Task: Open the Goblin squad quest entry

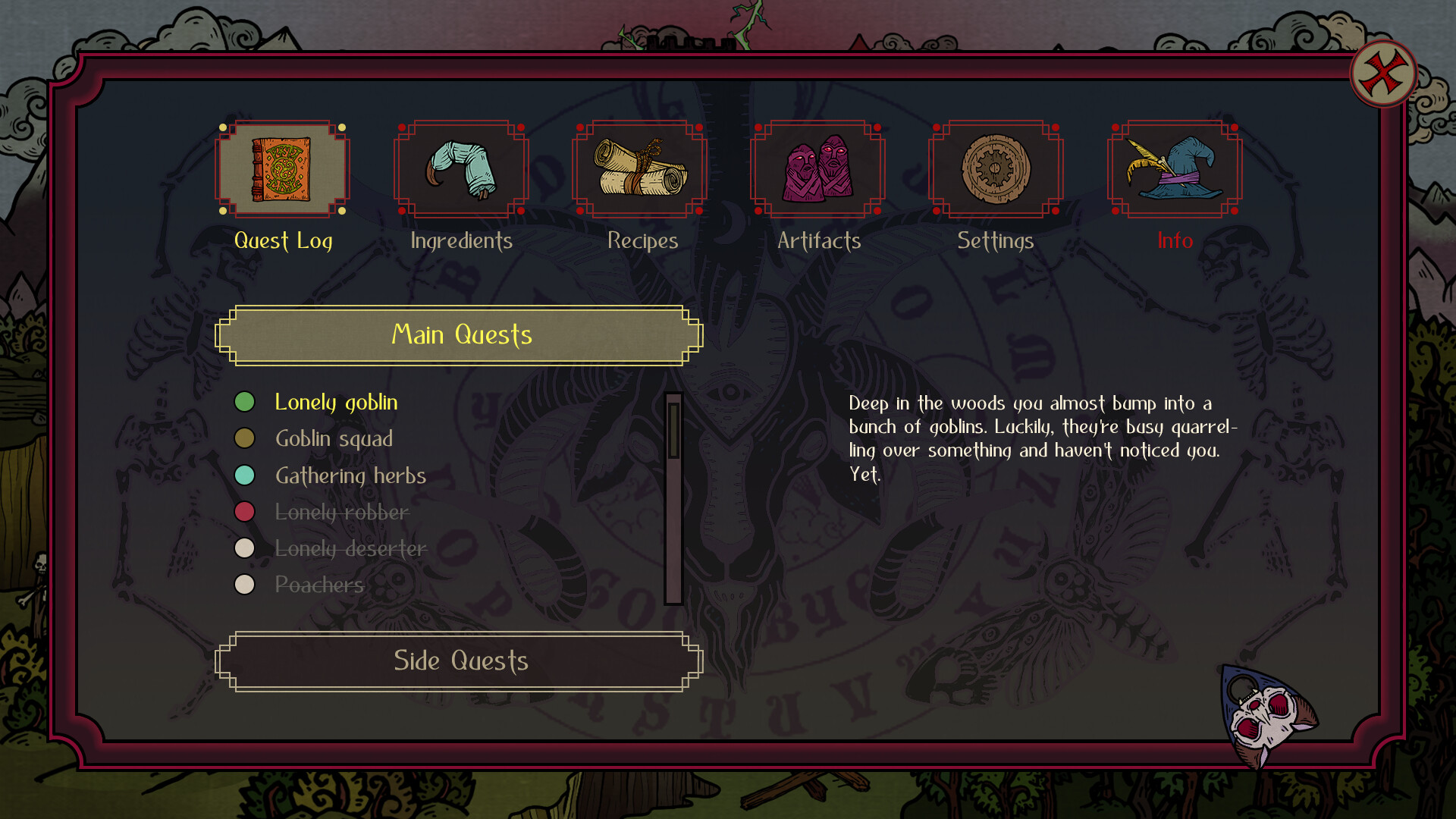Action: click(x=334, y=438)
